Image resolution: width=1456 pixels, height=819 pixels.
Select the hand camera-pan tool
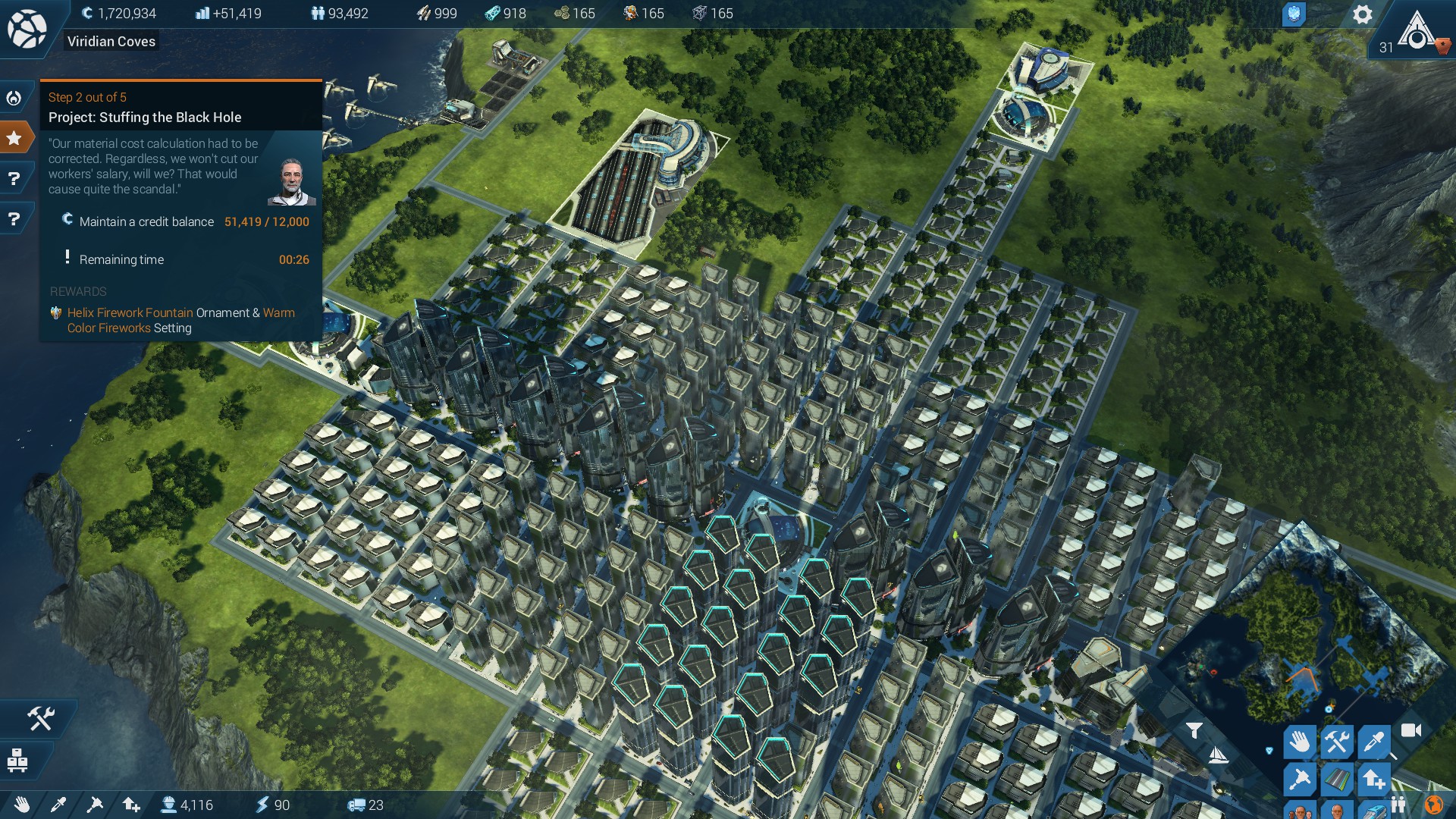point(1299,743)
